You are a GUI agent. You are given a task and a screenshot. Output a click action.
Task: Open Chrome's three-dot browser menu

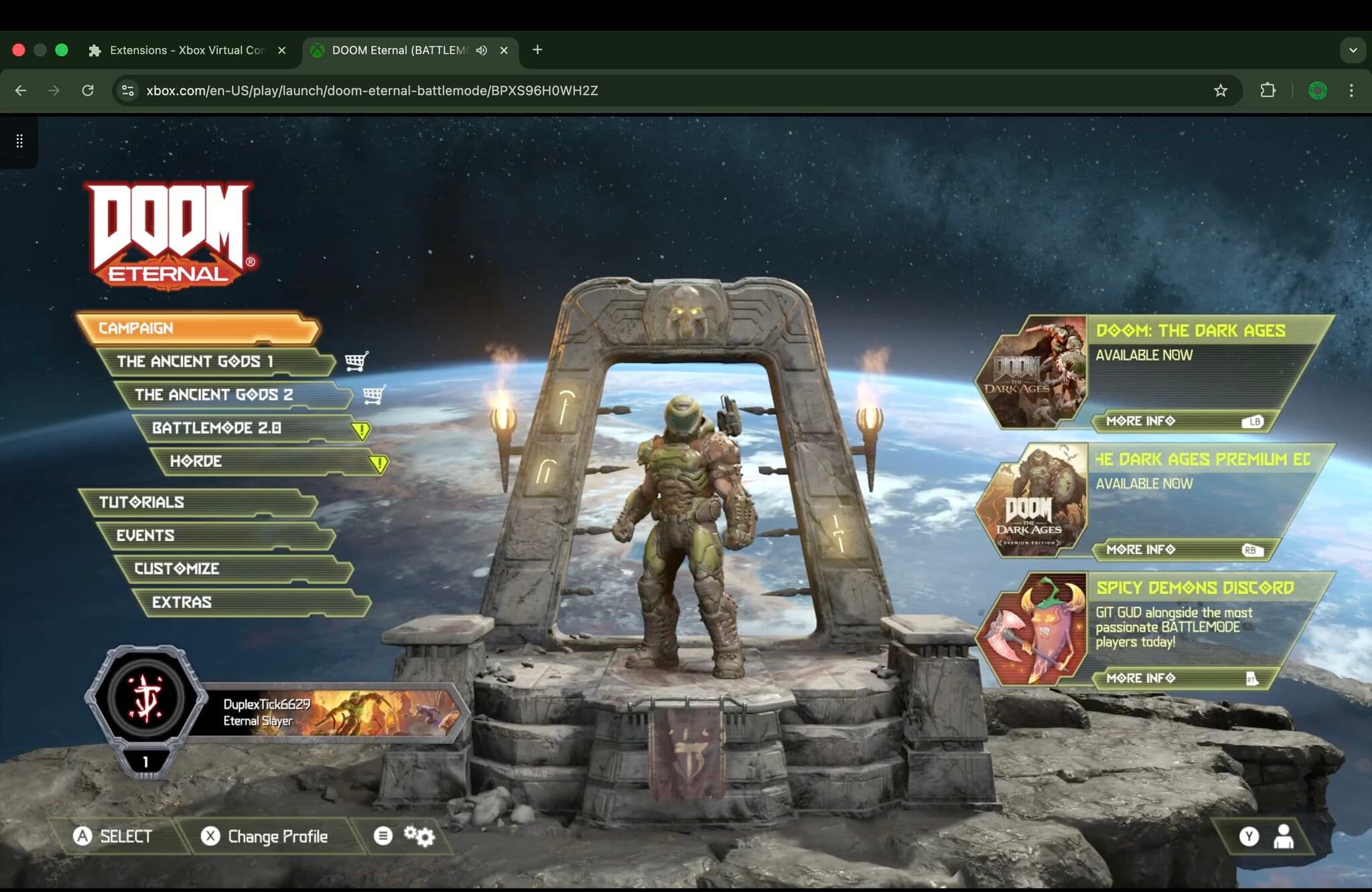(1352, 90)
